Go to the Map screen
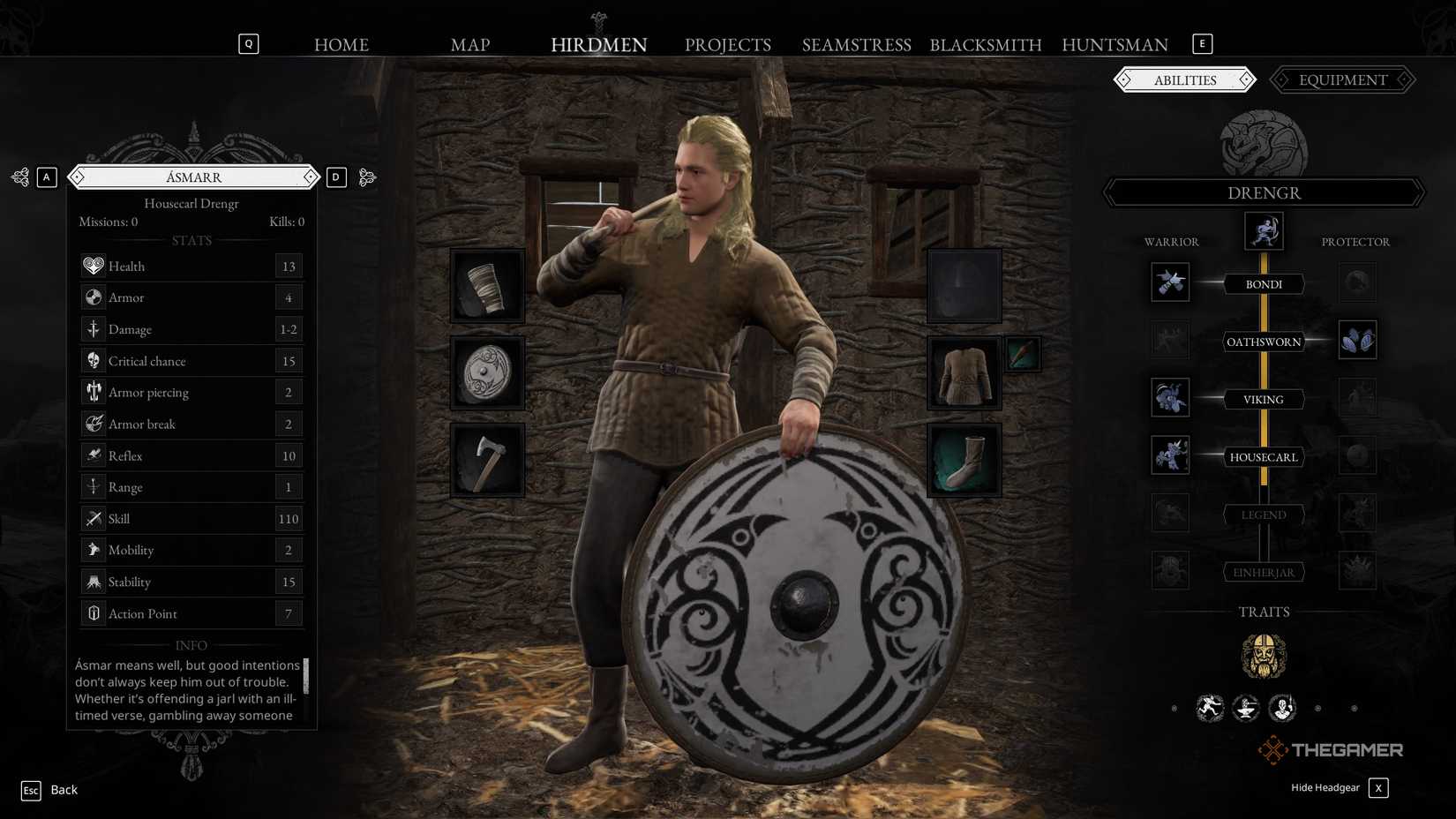This screenshot has height=819, width=1456. click(470, 44)
